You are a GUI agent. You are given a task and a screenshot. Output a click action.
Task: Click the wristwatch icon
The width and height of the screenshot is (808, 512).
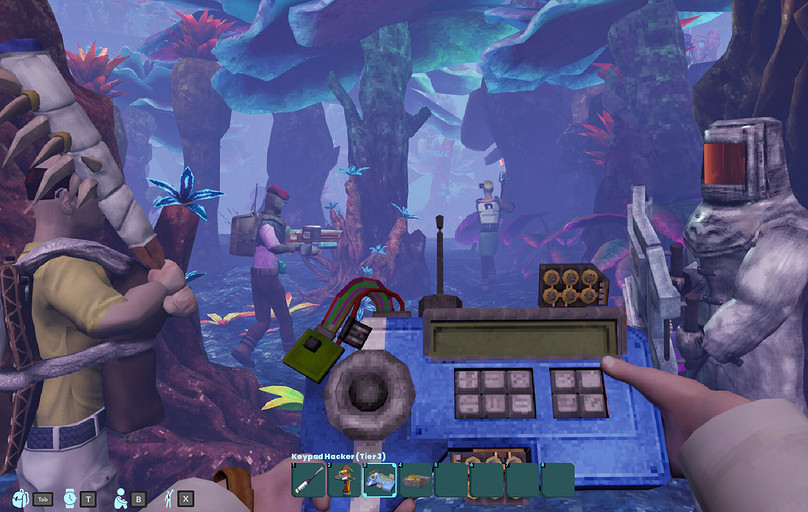[69, 497]
